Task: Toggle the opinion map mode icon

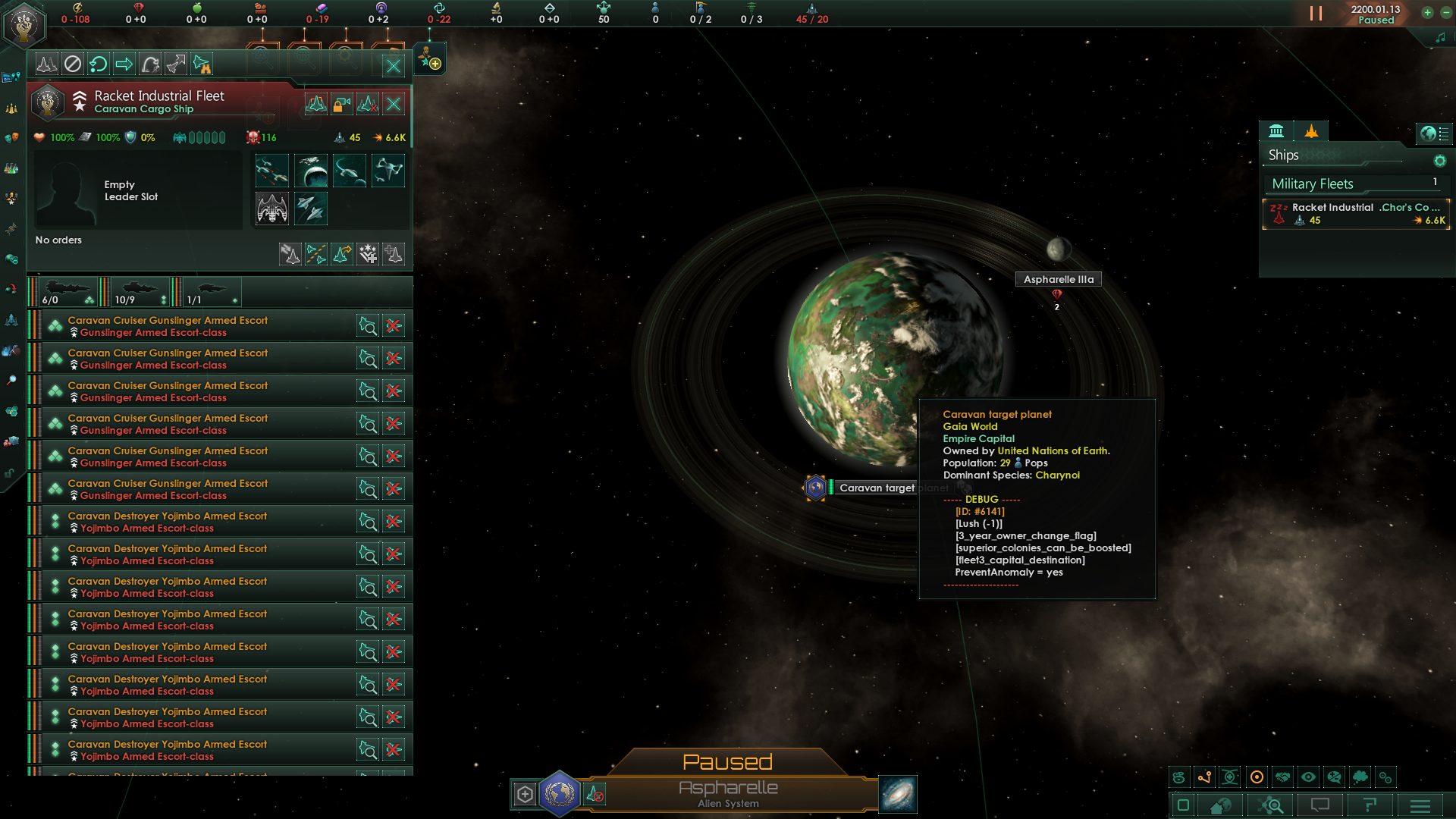Action: 1332,777
